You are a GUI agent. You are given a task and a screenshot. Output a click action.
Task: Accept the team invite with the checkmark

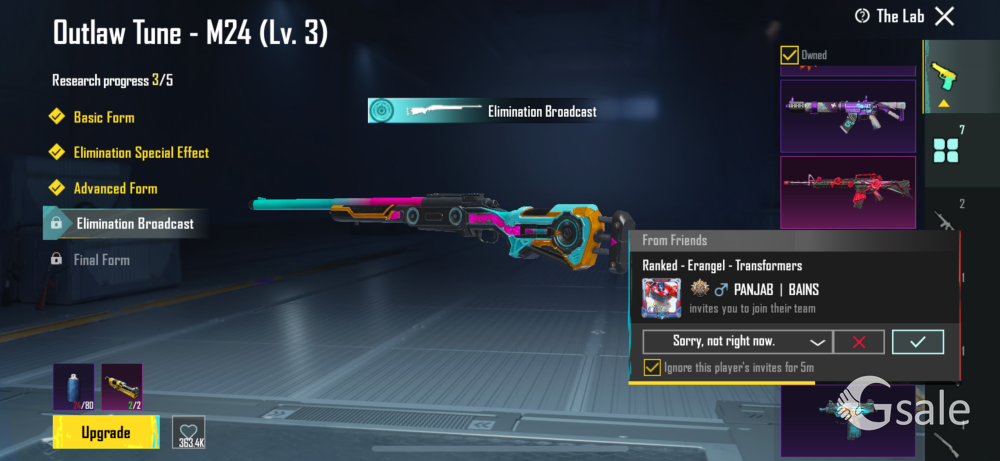coord(917,342)
